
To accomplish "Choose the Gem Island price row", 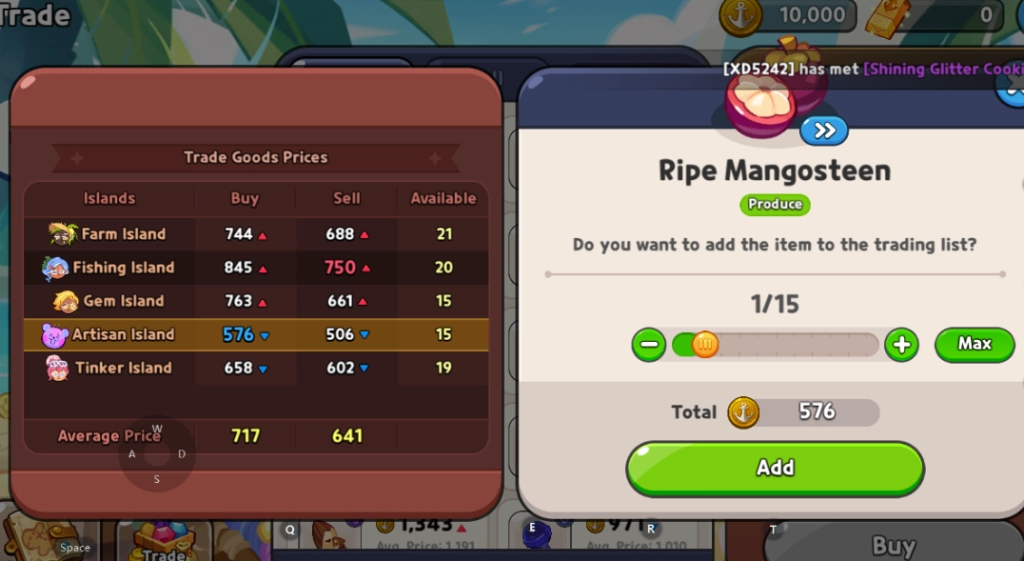I will (256, 301).
